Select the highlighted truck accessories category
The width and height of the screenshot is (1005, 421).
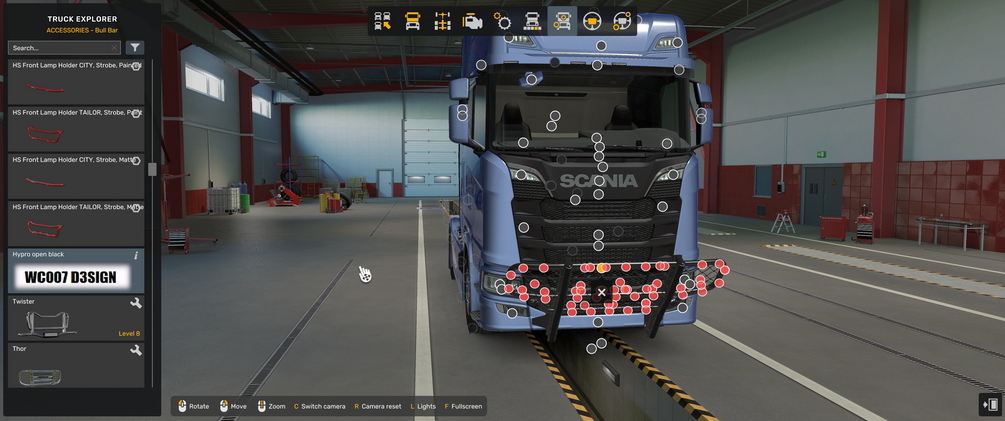pyautogui.click(x=562, y=21)
